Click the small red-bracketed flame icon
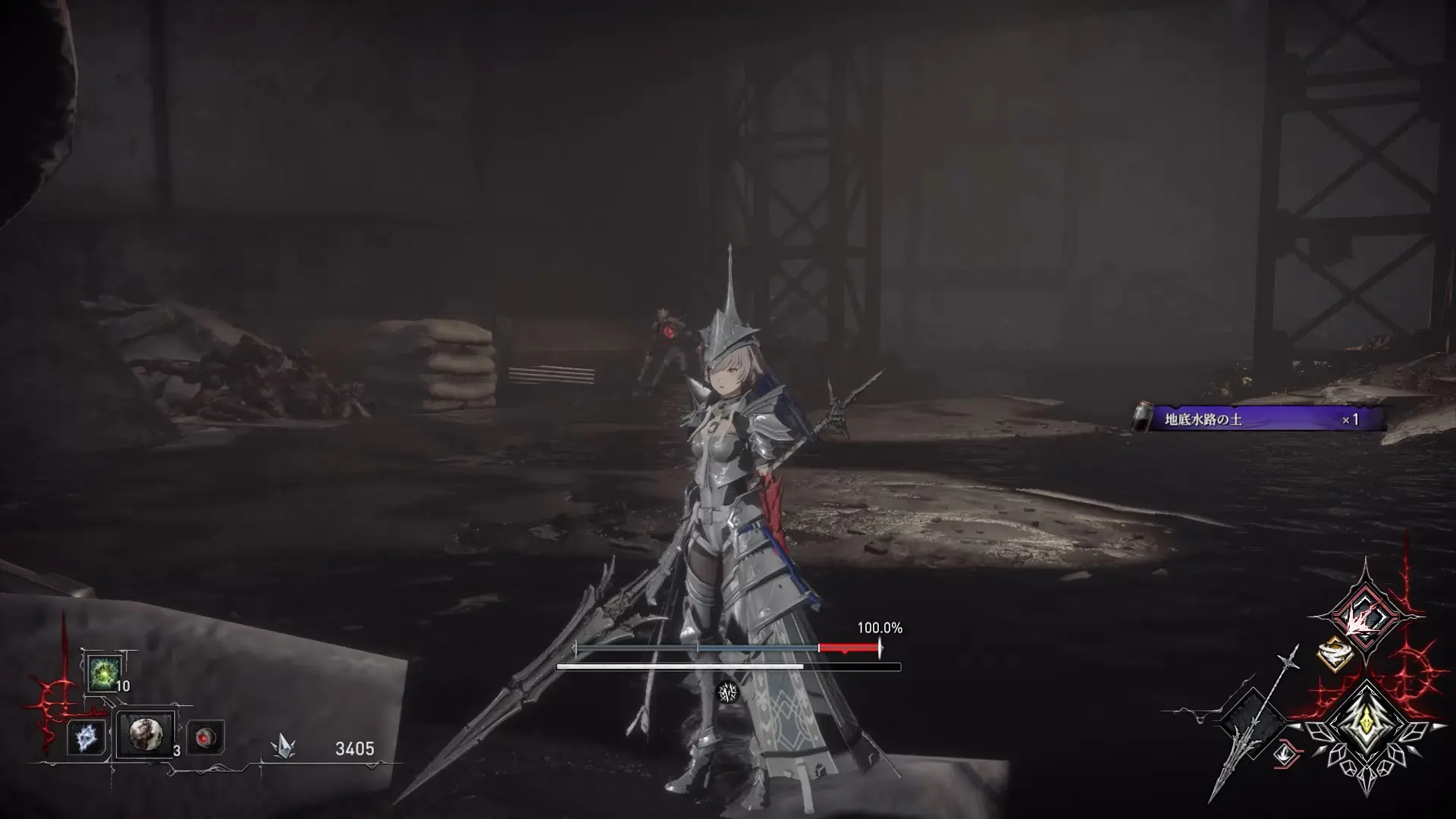Screen dimensions: 1456x819 [x=1286, y=753]
